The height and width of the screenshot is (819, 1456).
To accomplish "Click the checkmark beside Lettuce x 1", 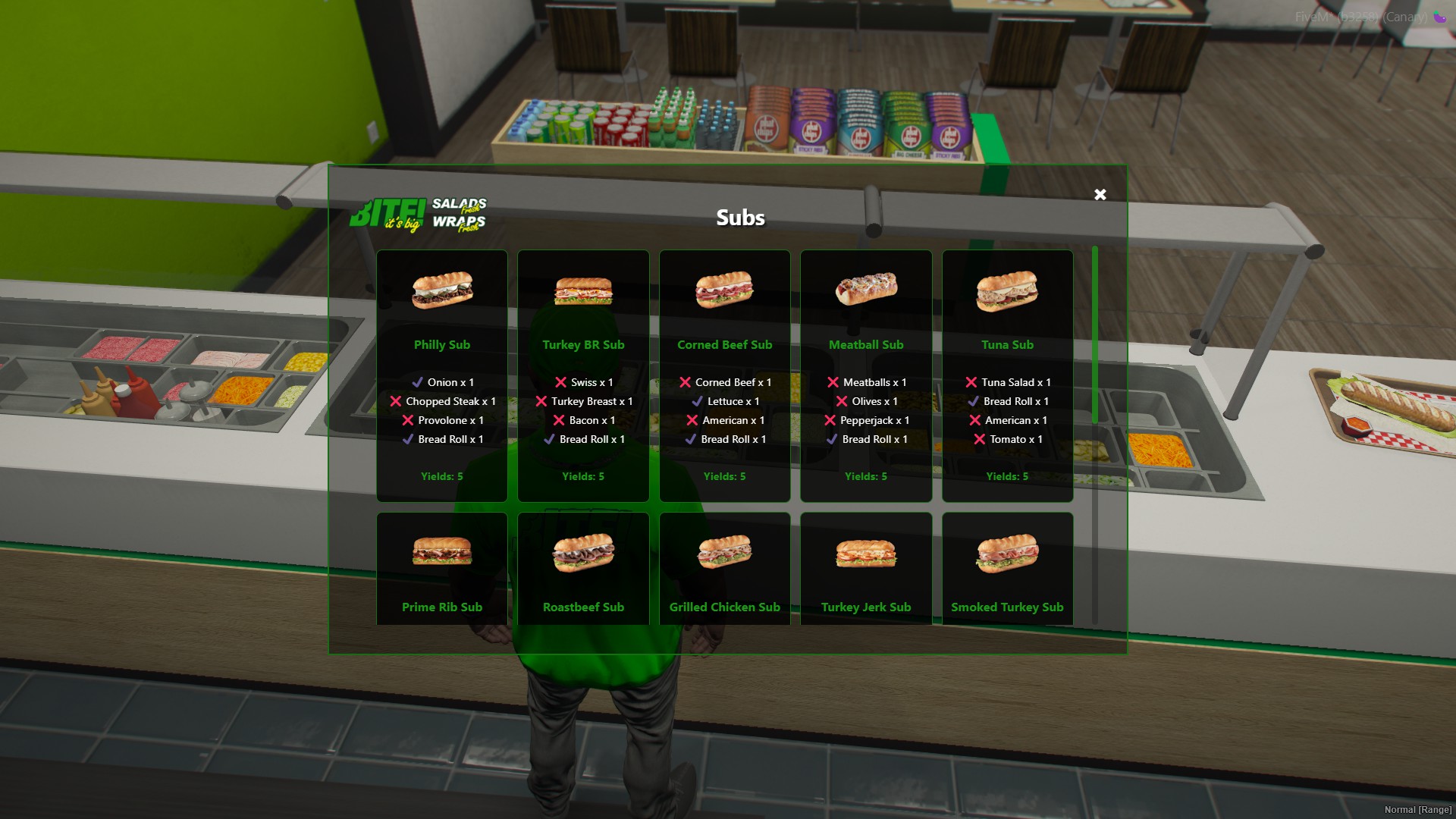I will click(698, 401).
